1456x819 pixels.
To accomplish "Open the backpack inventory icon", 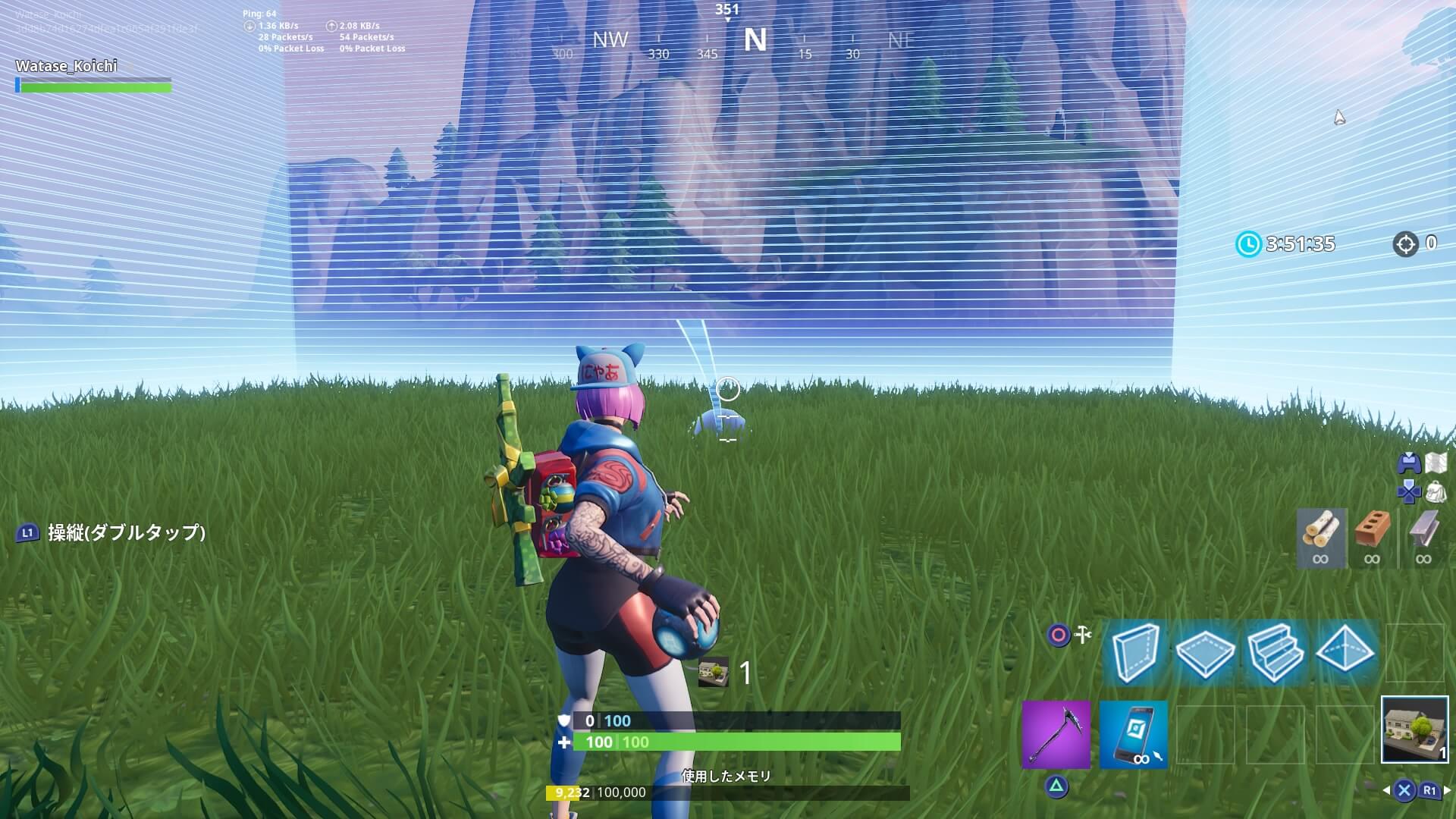I will [x=1436, y=491].
